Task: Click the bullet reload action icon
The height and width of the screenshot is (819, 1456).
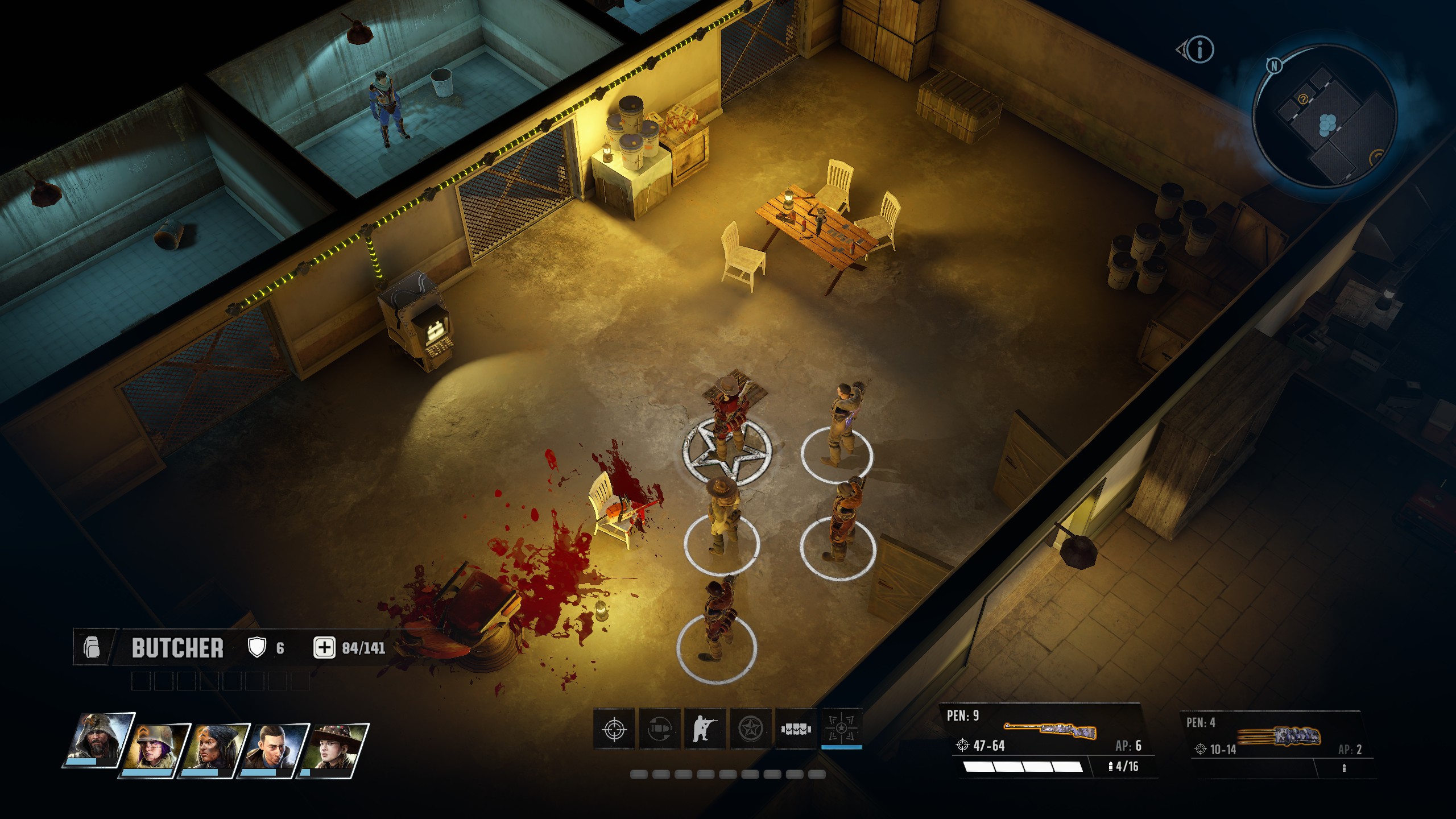Action: point(660,729)
